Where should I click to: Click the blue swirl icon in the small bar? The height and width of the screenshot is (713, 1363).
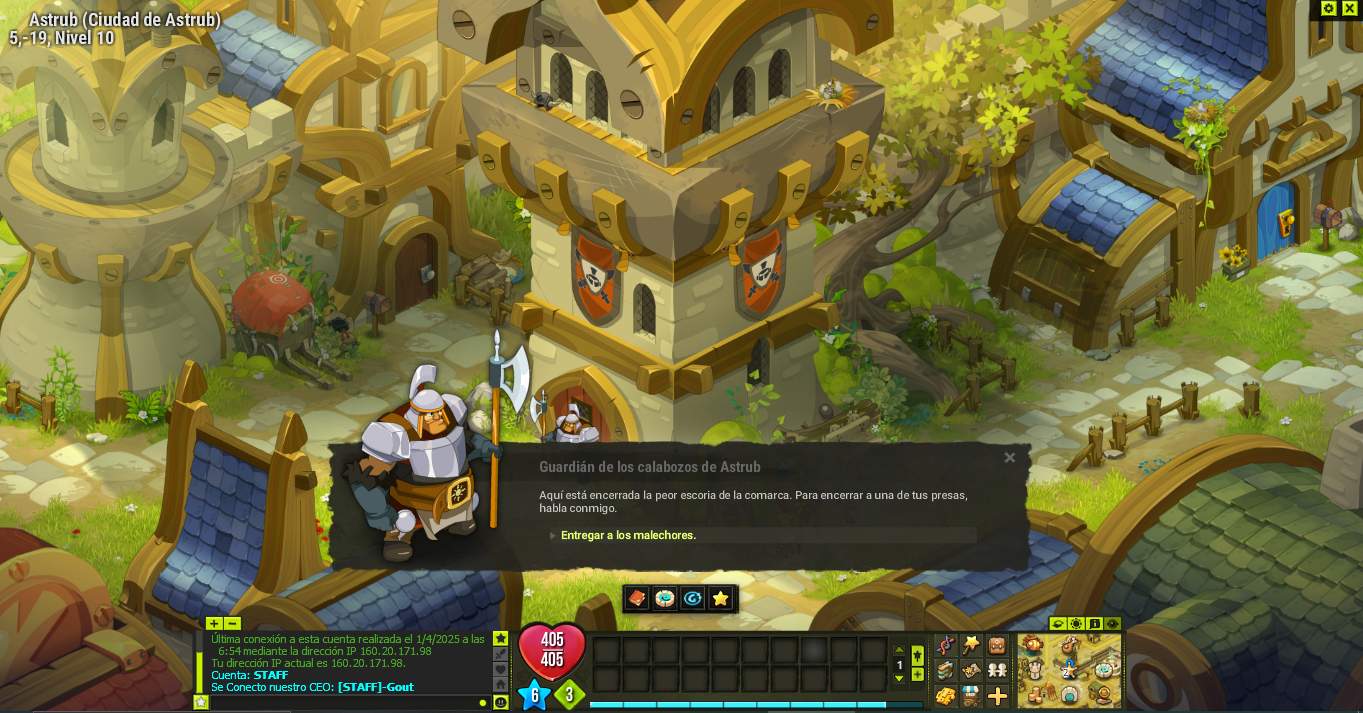692,598
